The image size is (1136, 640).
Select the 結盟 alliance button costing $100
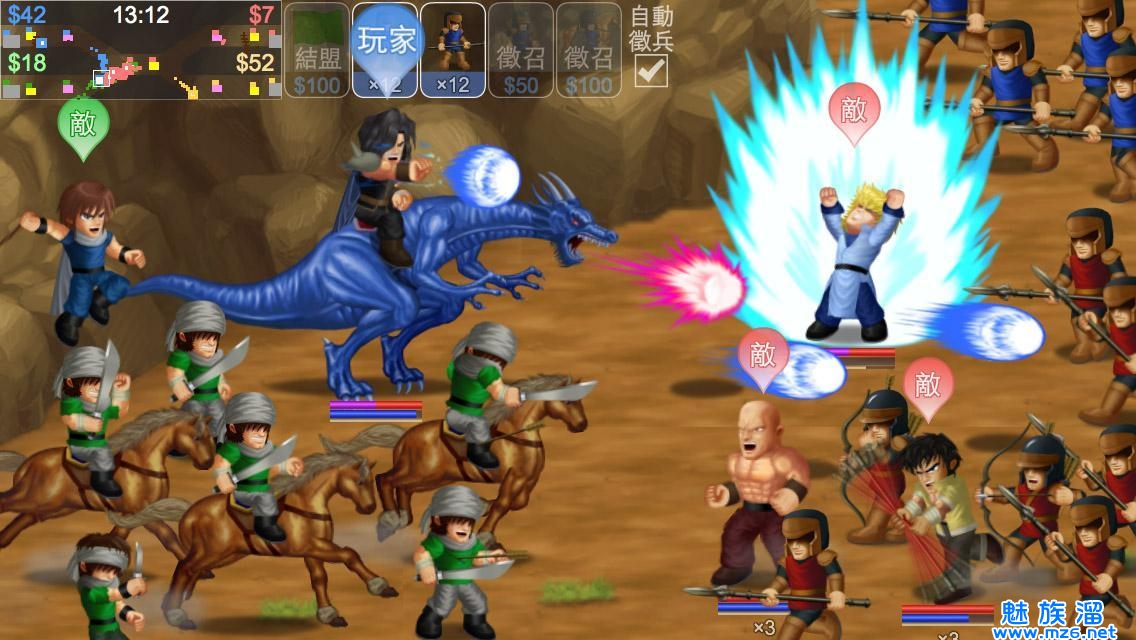tap(317, 50)
